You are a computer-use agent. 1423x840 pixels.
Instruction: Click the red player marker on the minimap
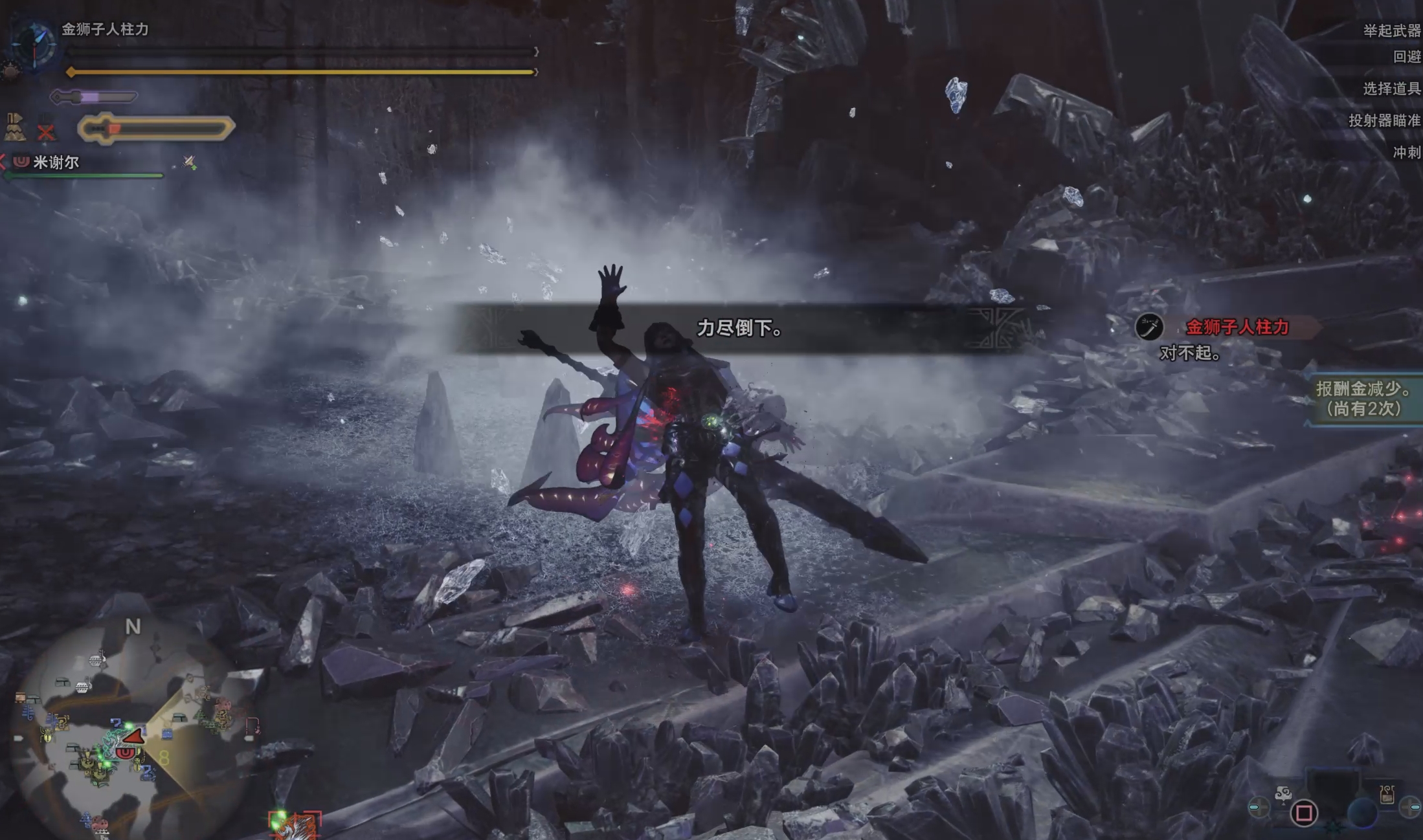click(x=133, y=737)
